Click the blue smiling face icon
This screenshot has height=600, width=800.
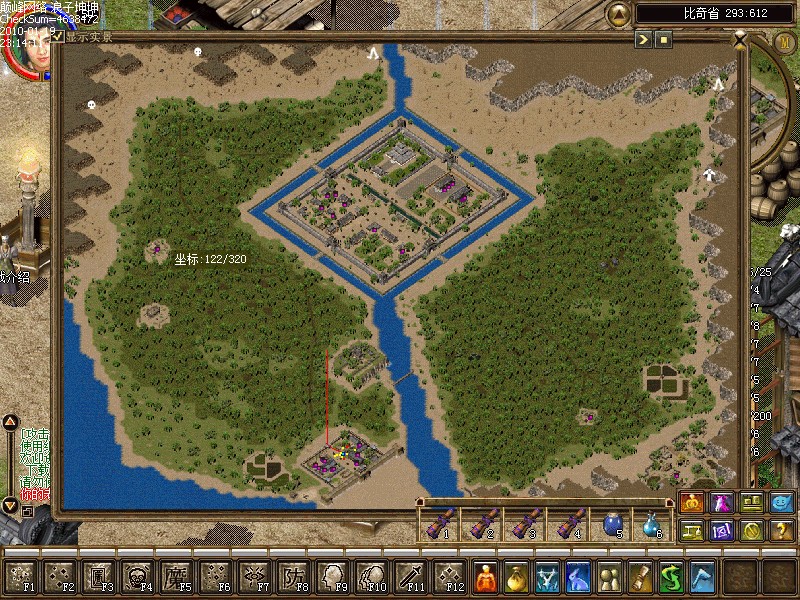(782, 503)
